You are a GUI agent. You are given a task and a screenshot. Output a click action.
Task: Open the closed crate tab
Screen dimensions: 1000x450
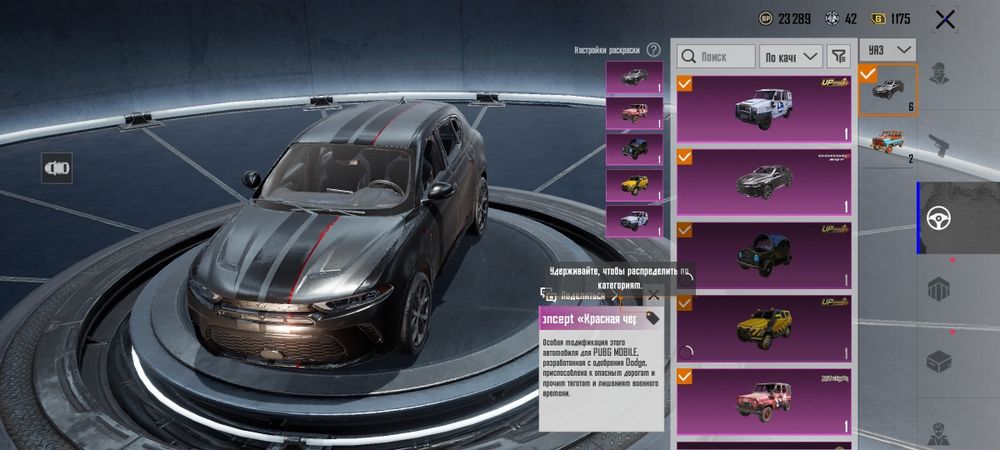point(939,361)
